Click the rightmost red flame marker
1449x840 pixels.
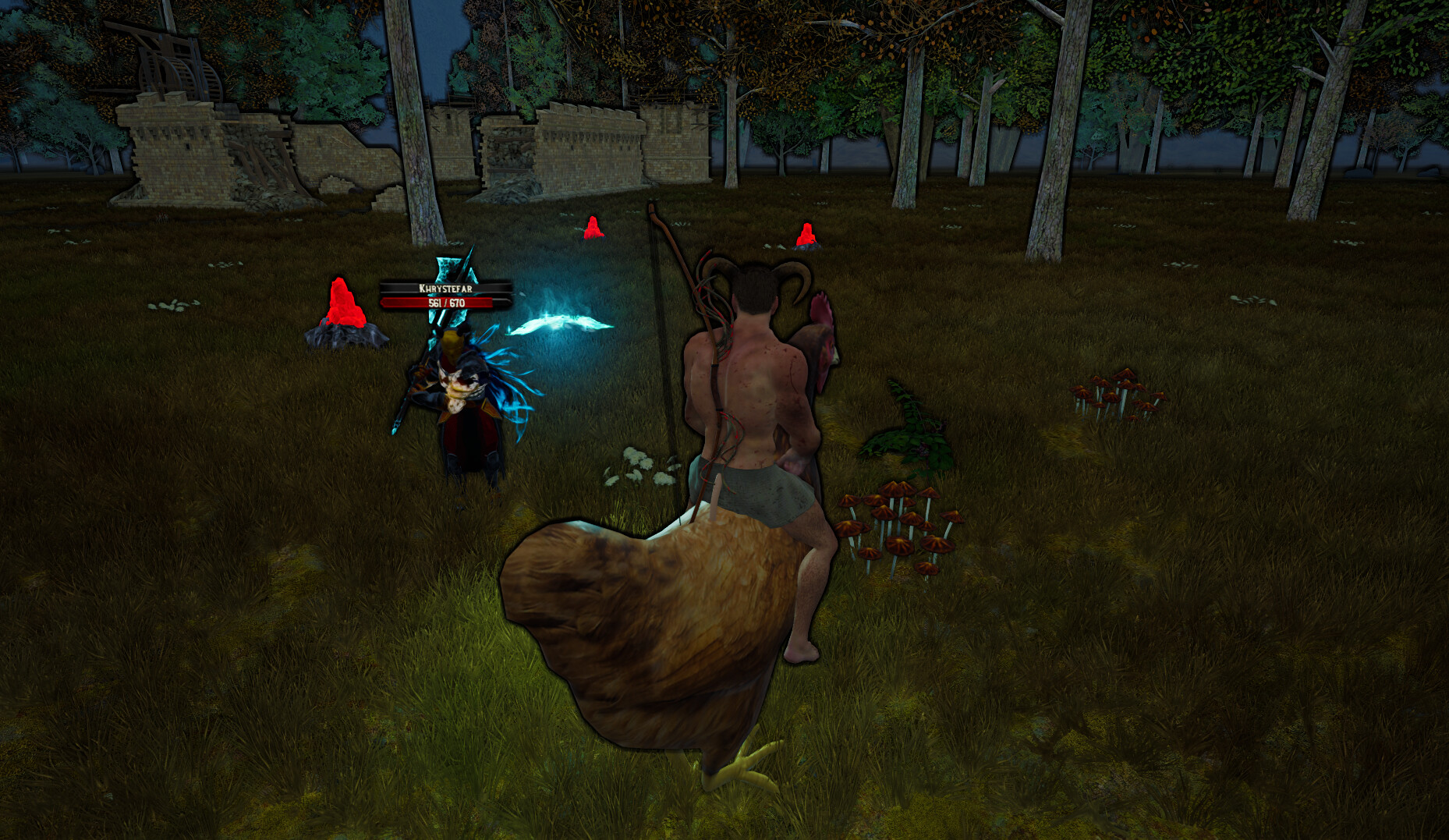point(807,234)
